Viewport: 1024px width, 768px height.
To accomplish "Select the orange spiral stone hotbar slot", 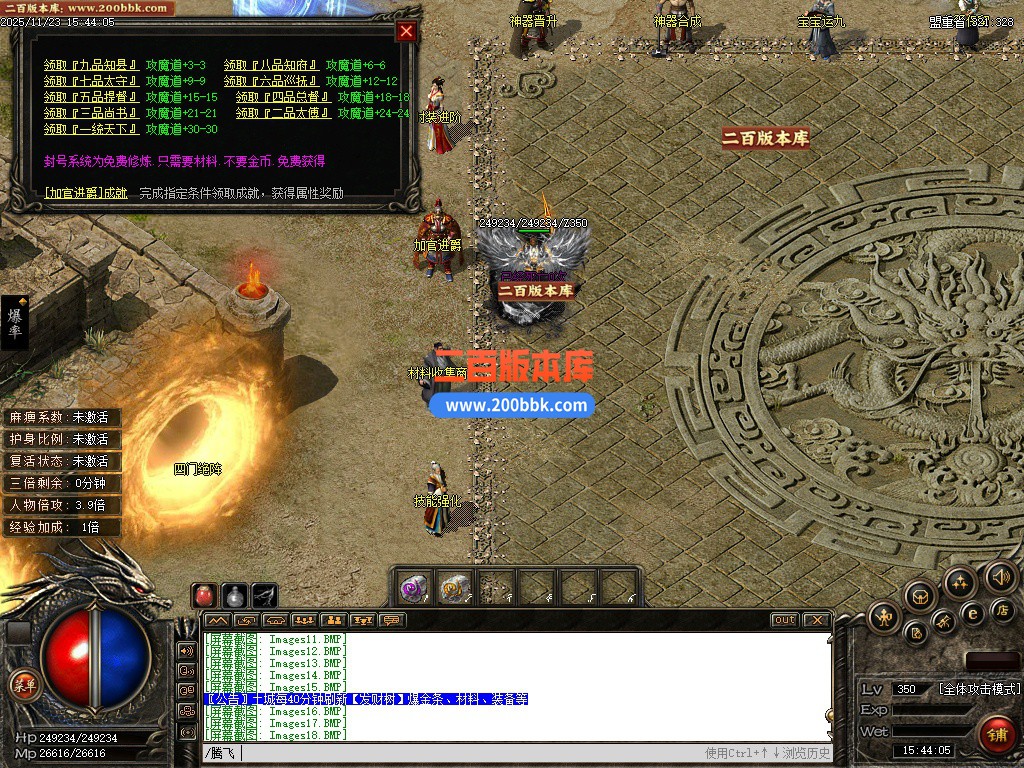I will (x=455, y=587).
